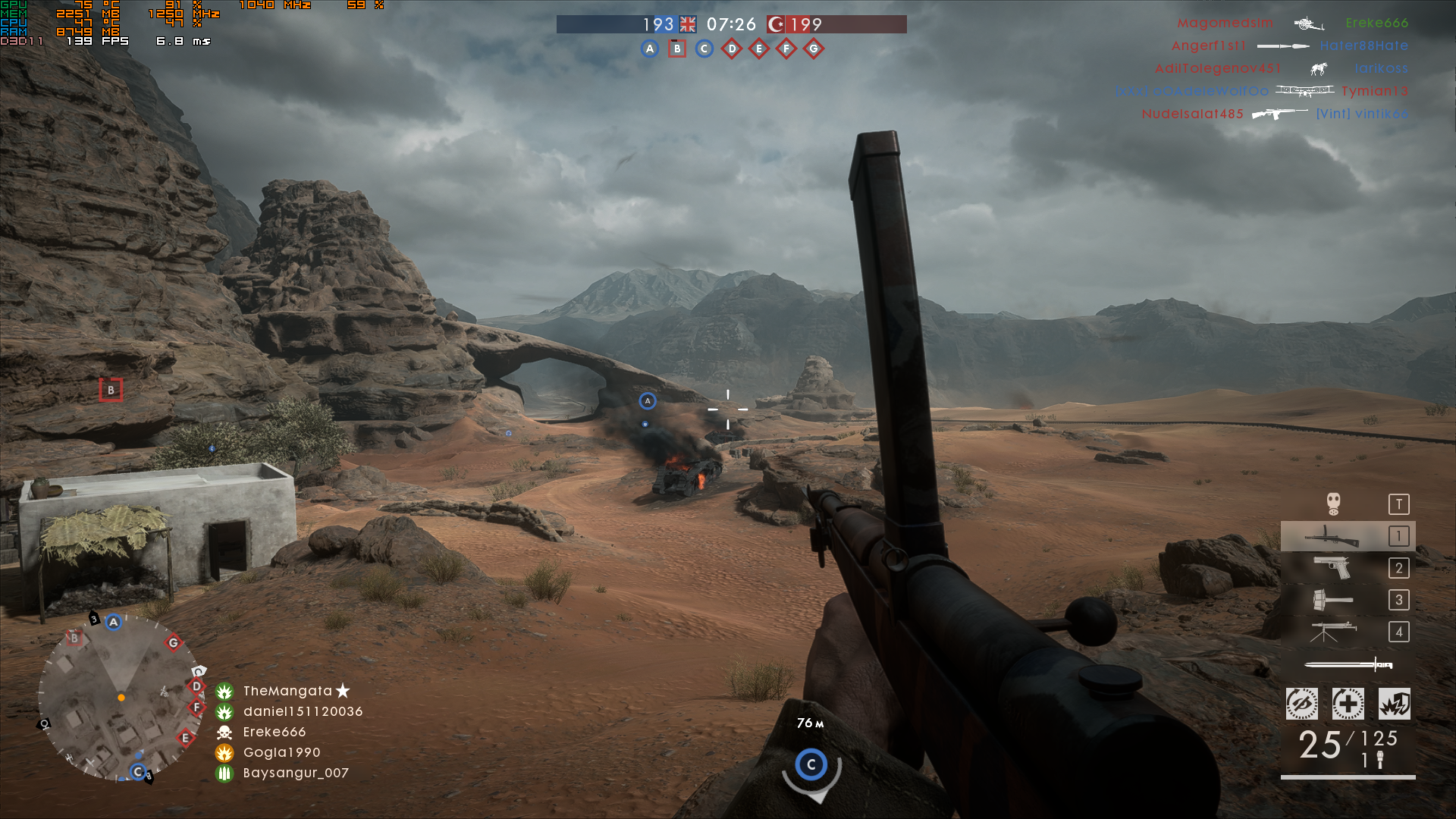This screenshot has width=1456, height=819.
Task: Open the circular minimap
Action: [121, 697]
